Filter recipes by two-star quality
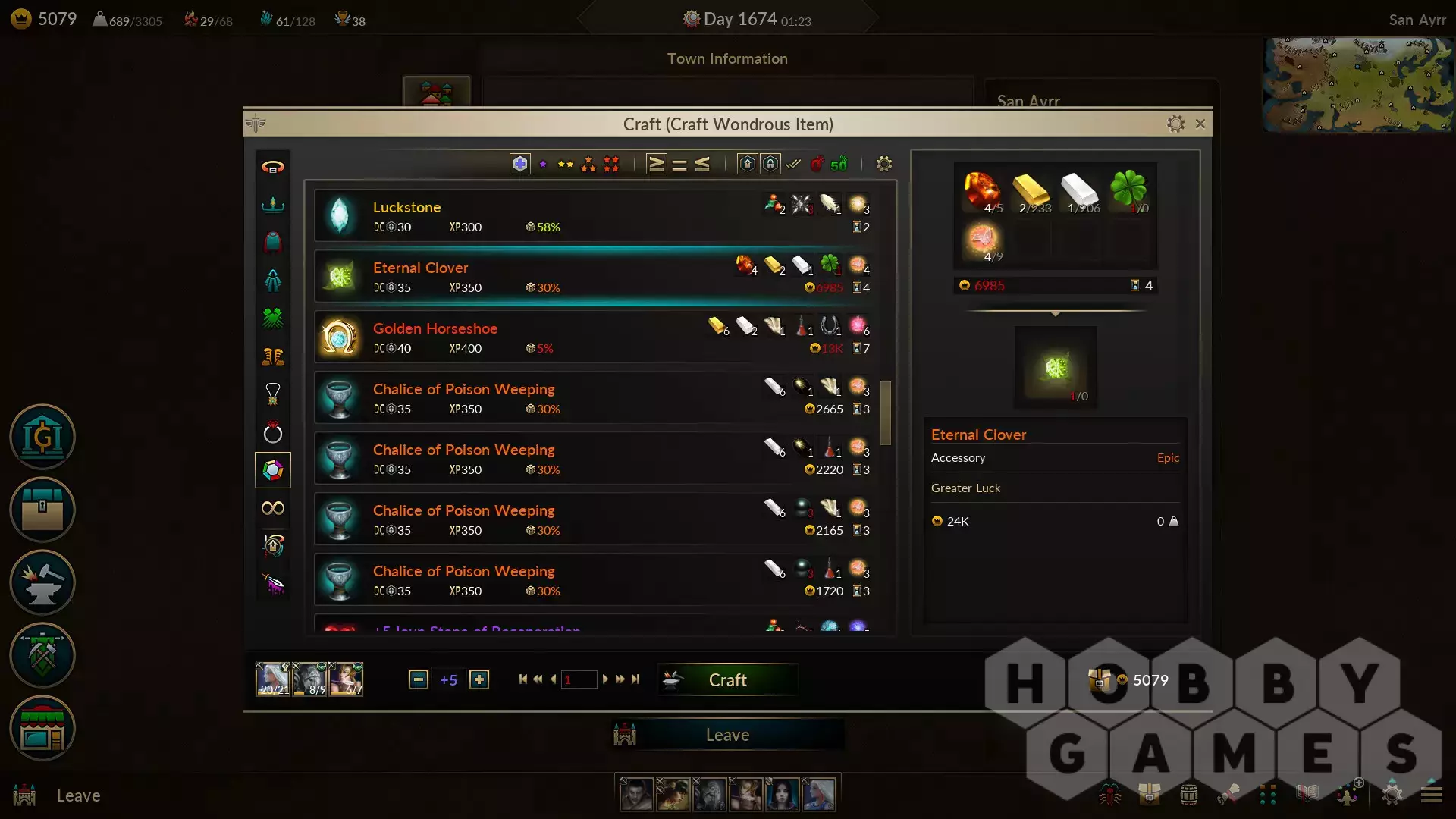Viewport: 1456px width, 819px height. 566,164
